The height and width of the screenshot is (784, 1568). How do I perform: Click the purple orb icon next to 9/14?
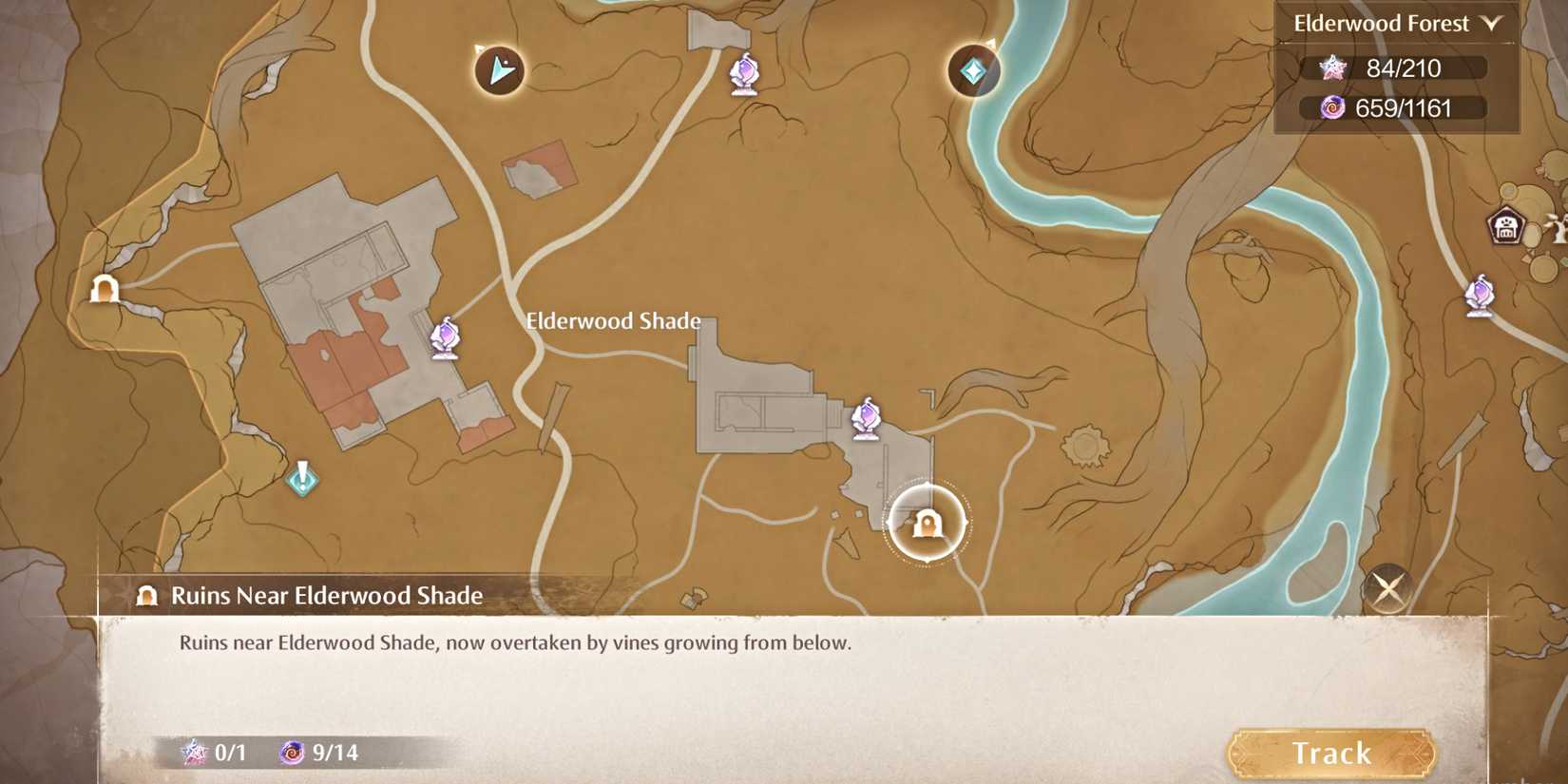[293, 754]
